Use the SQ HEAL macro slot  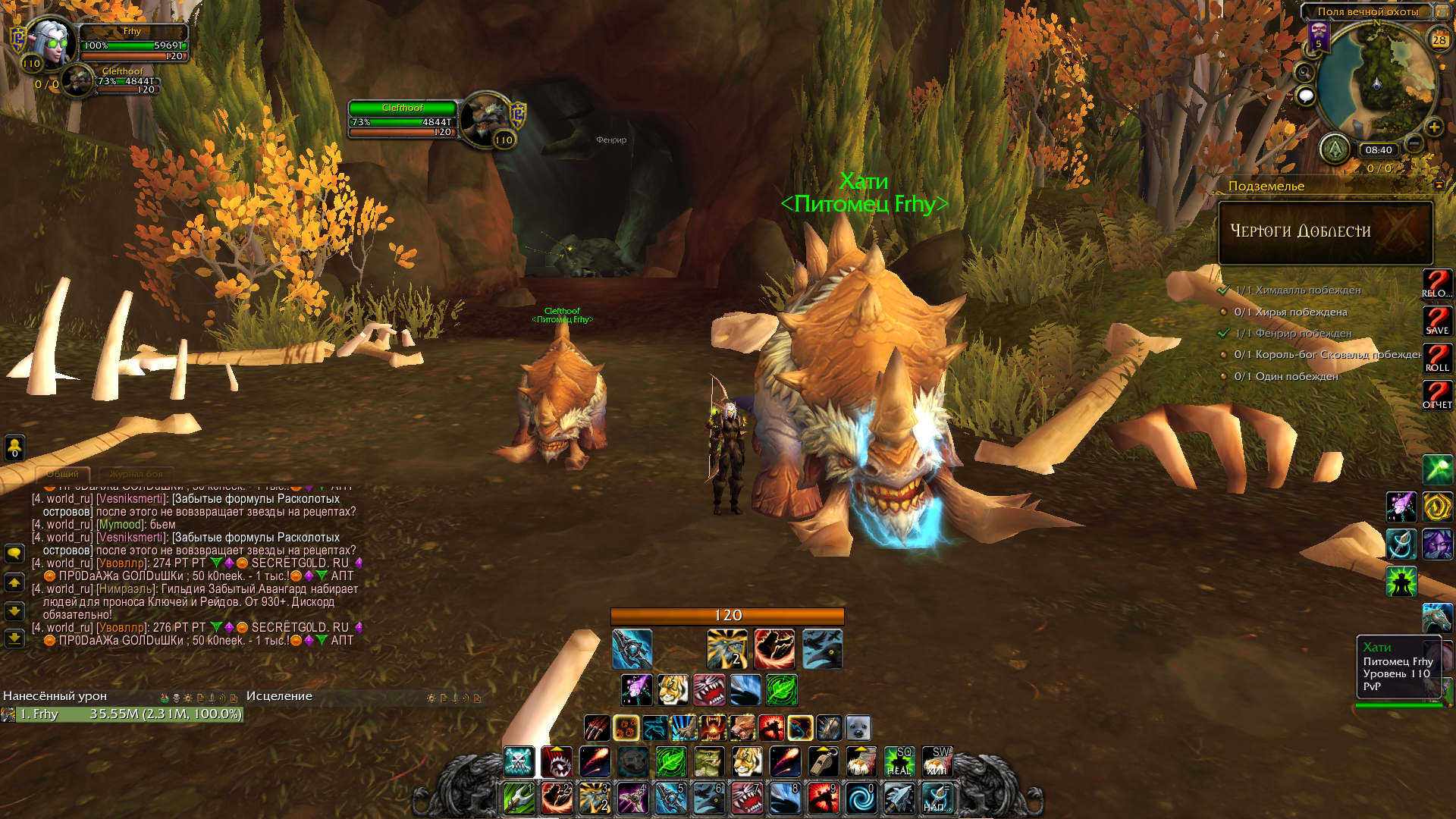click(x=899, y=761)
